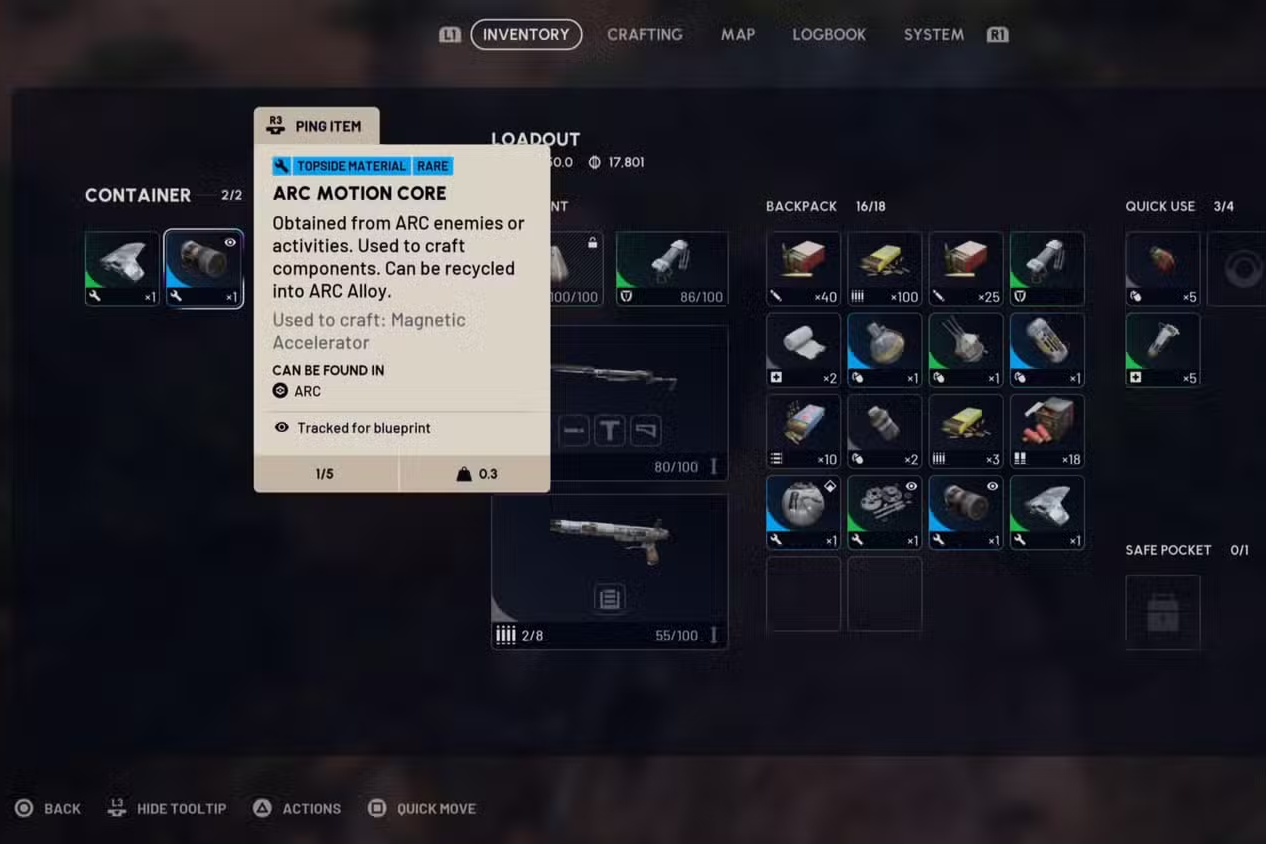Choose the bandage roll with x2 count

[x=803, y=350]
